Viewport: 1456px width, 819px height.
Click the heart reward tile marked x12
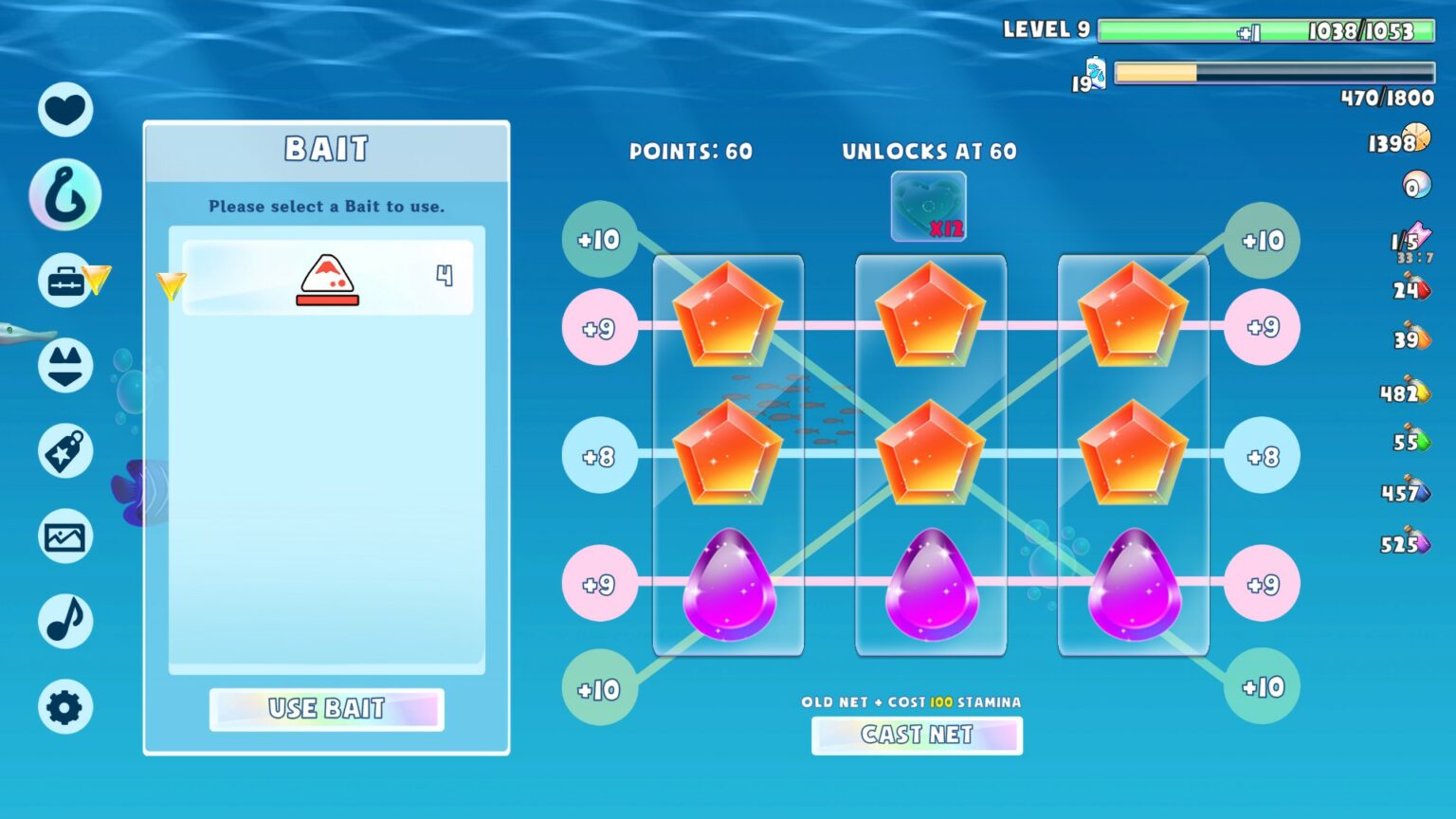click(x=928, y=207)
